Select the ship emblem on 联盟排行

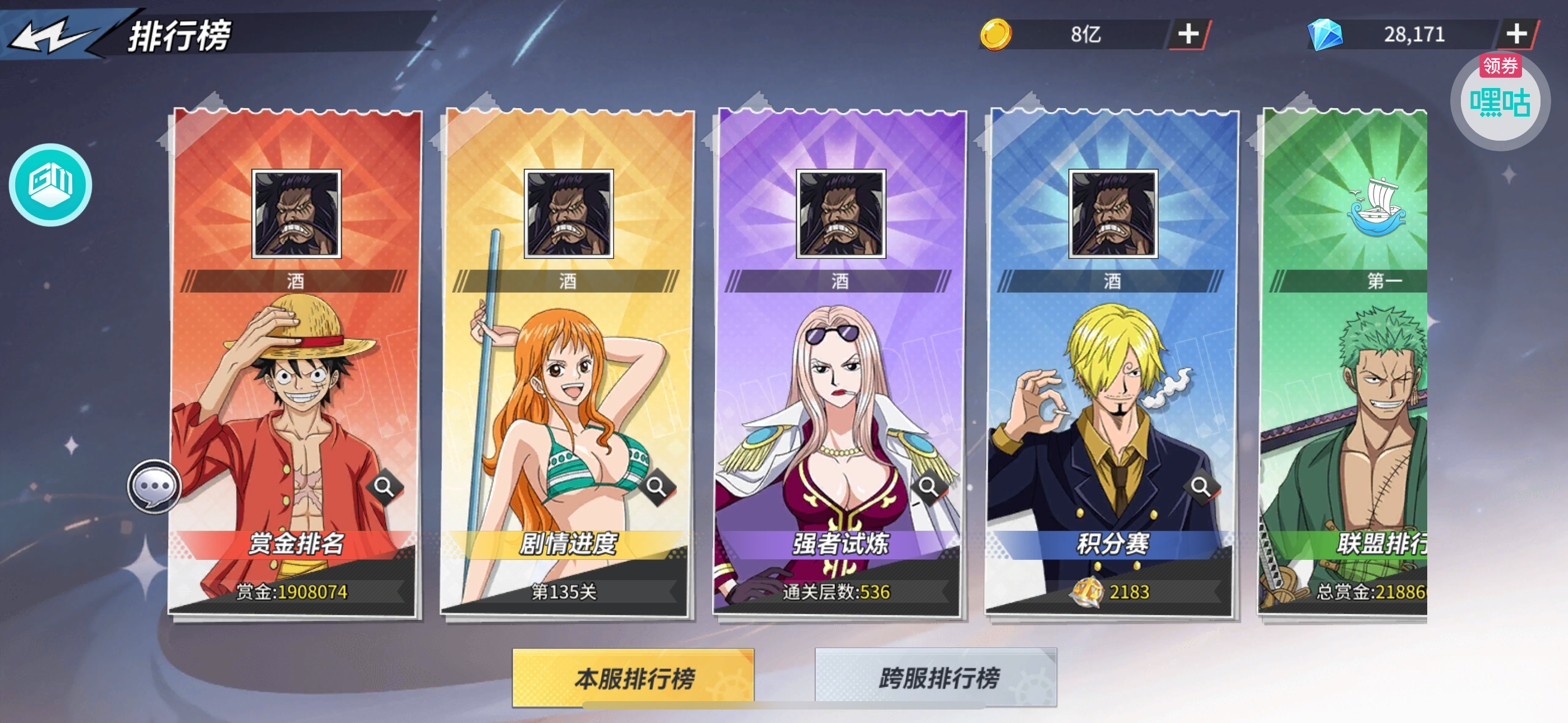[x=1377, y=207]
